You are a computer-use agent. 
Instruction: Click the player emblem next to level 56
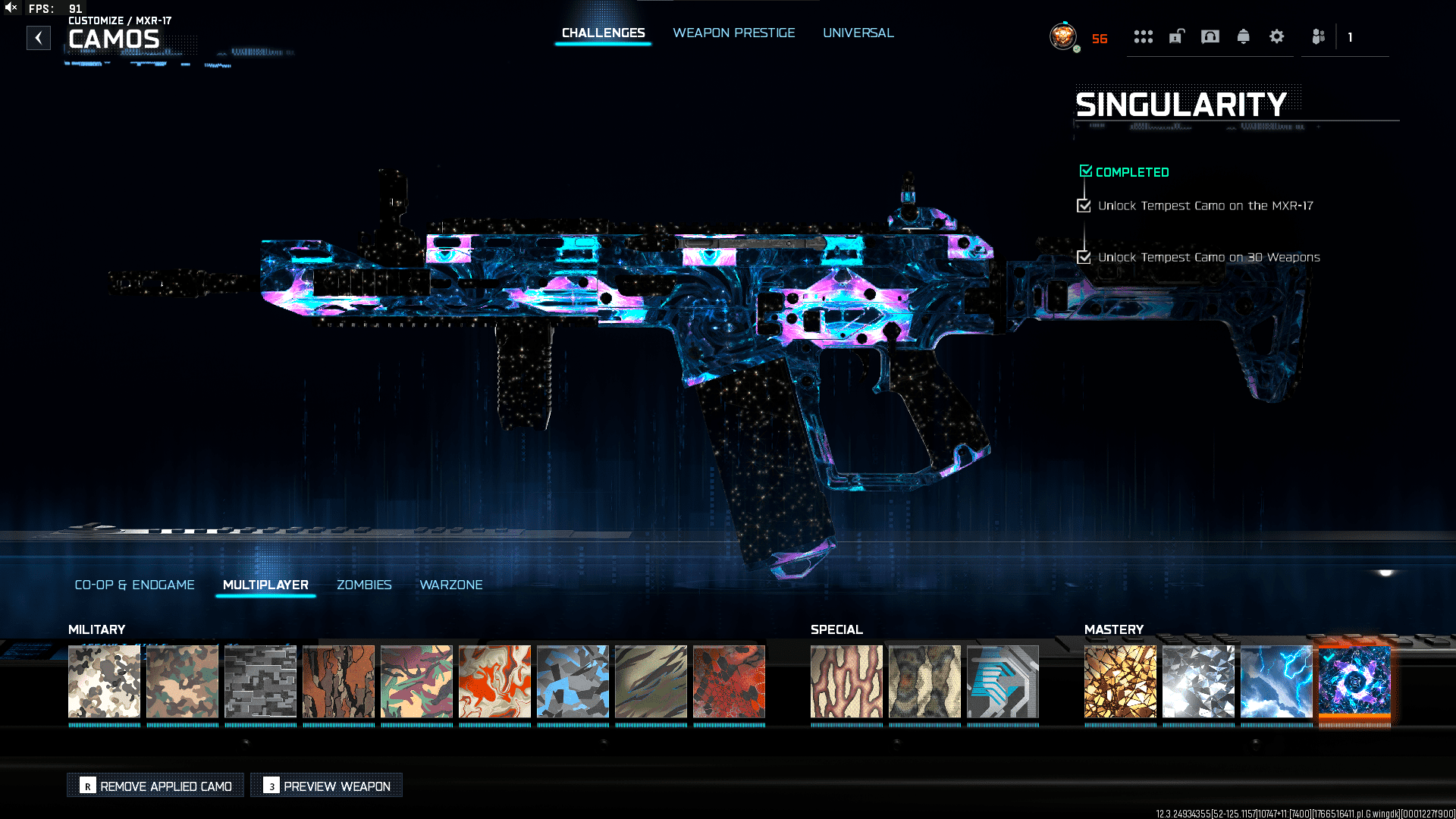point(1062,36)
